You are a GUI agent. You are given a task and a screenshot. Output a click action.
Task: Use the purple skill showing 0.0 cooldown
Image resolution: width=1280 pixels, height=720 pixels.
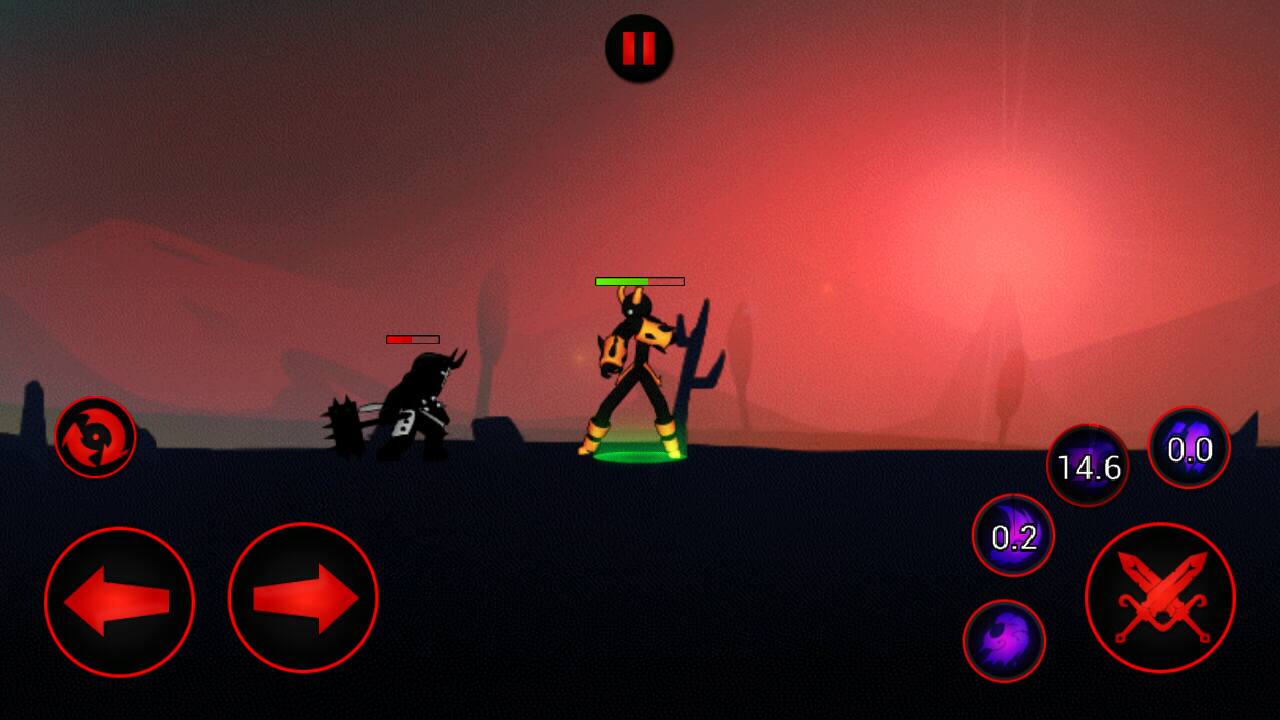tap(1189, 448)
